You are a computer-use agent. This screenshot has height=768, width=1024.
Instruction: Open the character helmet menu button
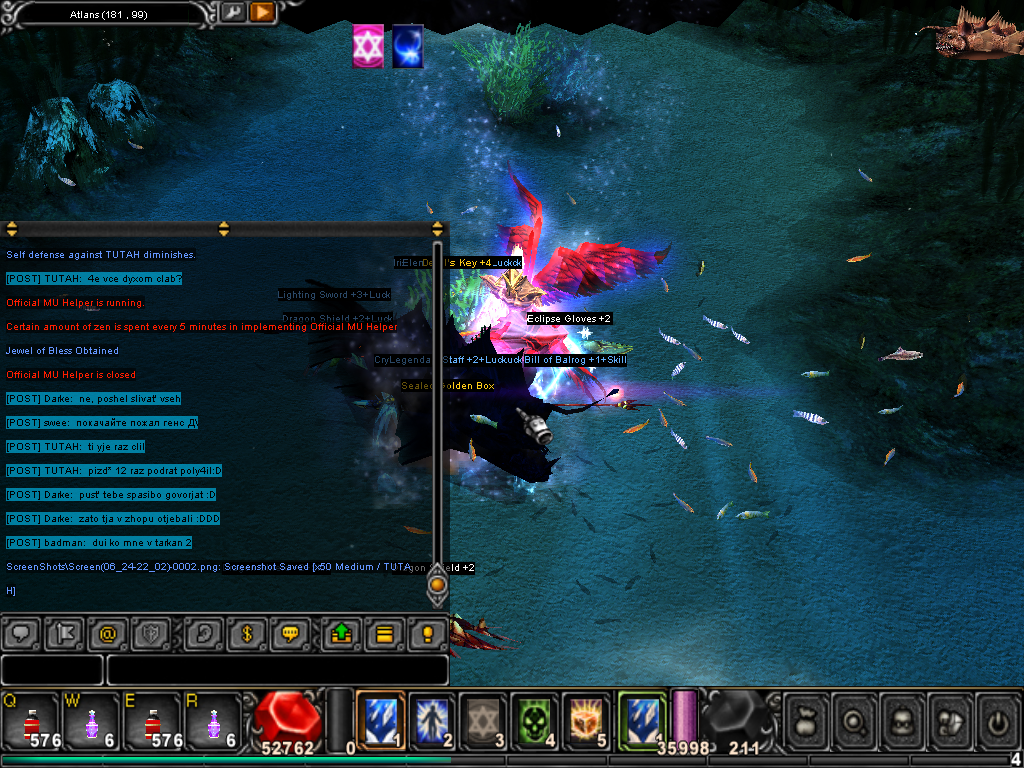point(900,718)
